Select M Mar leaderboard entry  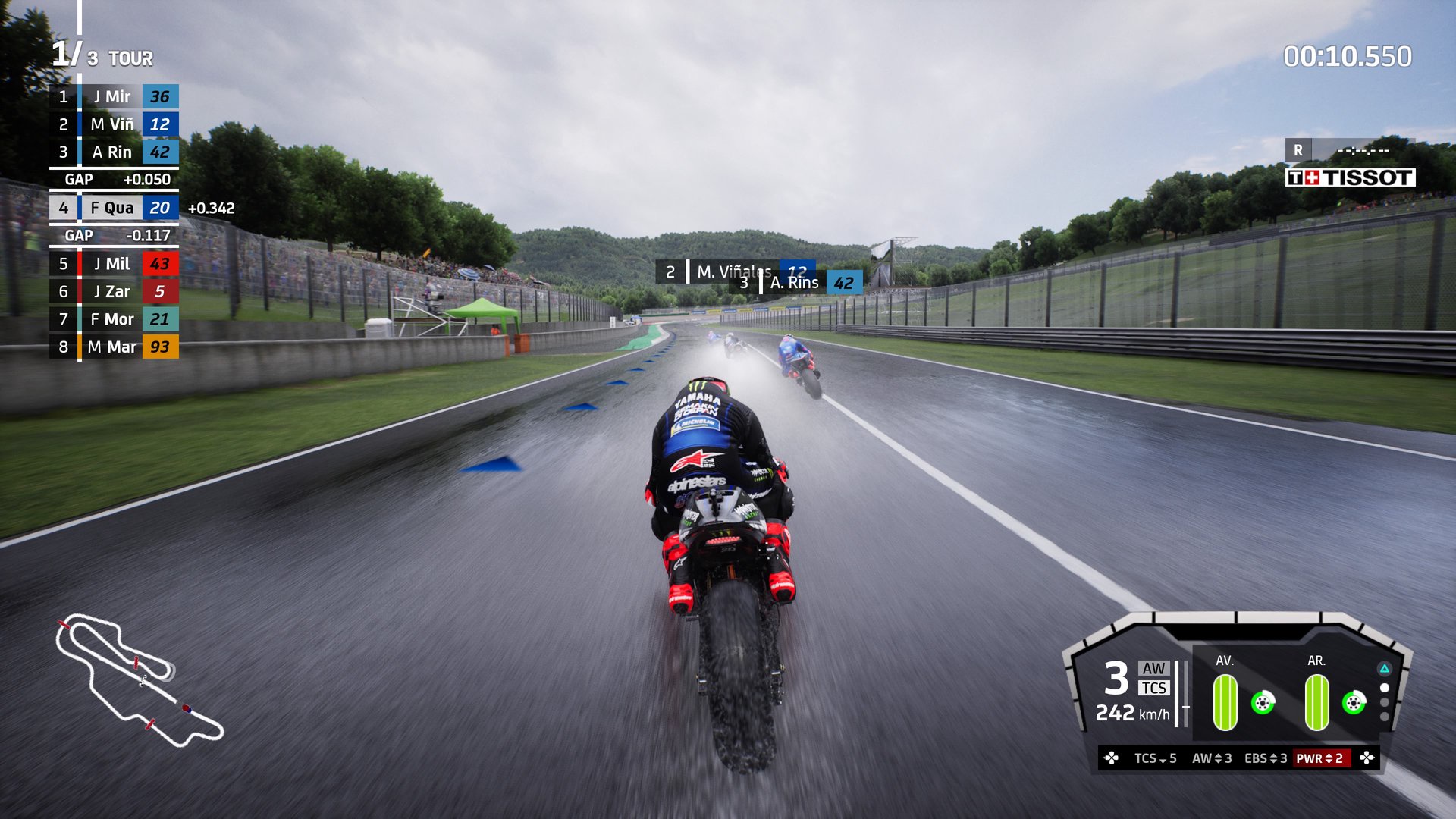tap(114, 347)
